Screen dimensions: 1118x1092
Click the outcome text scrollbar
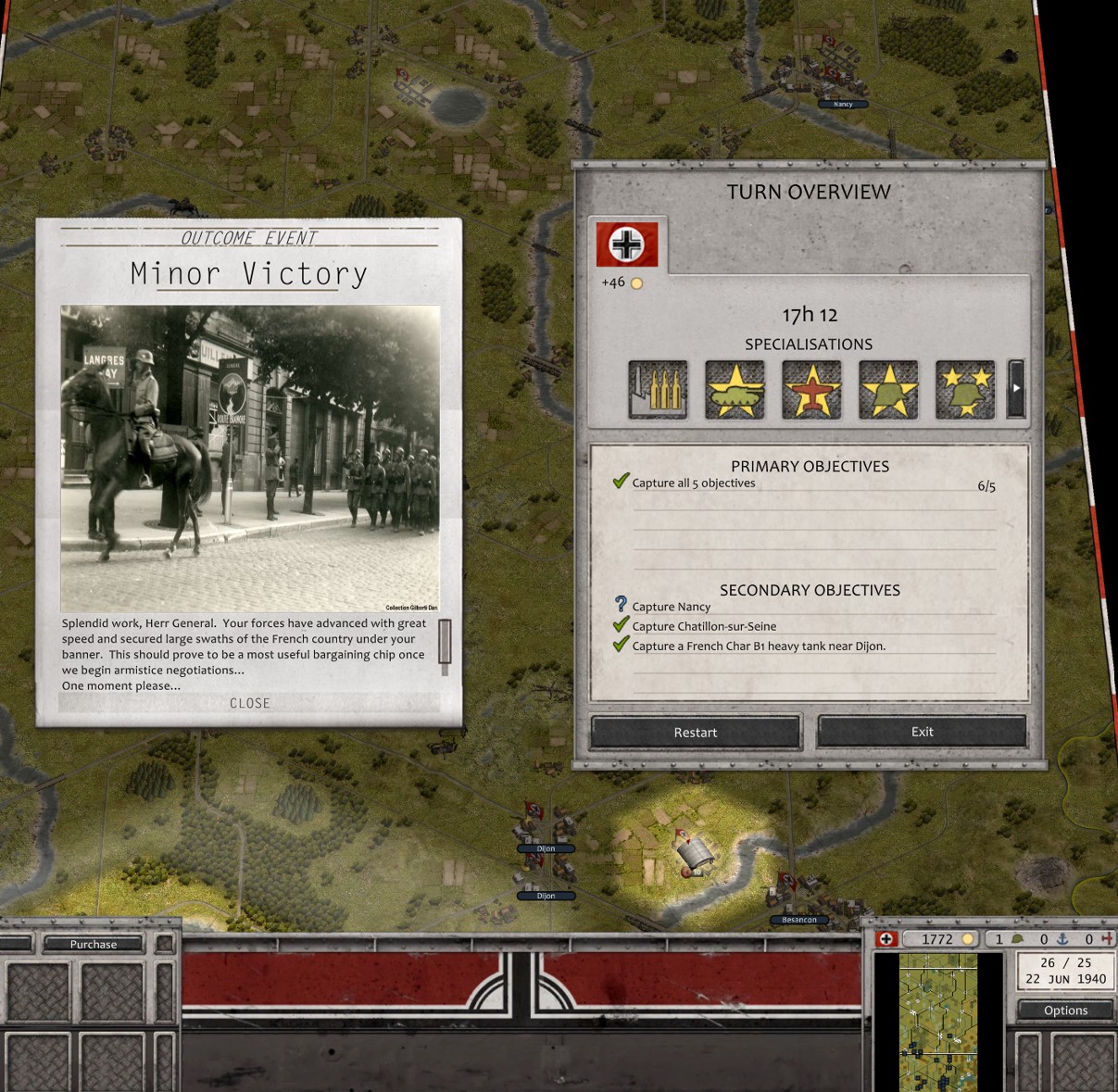pyautogui.click(x=445, y=644)
